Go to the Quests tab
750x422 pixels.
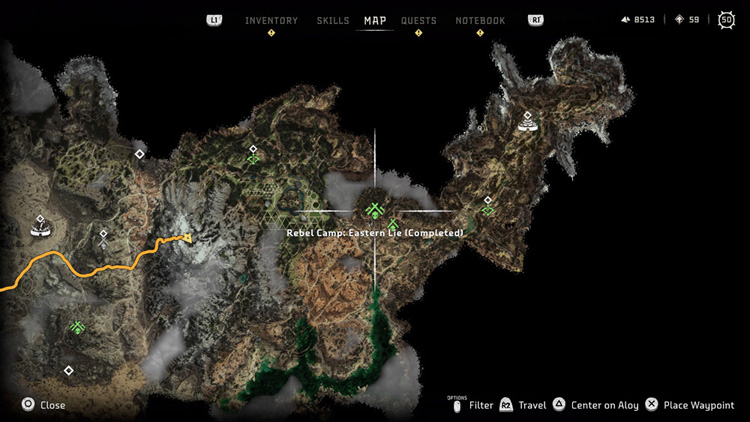click(418, 20)
